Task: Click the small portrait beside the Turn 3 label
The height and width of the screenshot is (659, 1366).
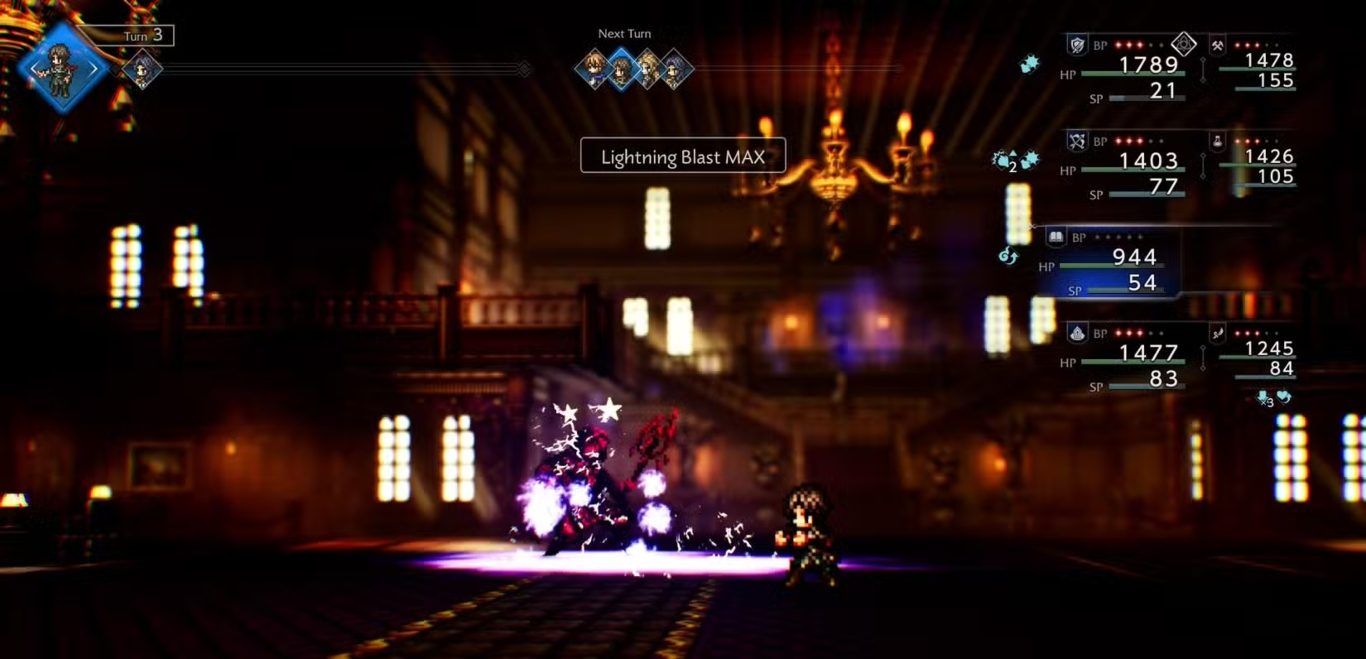Action: [142, 68]
